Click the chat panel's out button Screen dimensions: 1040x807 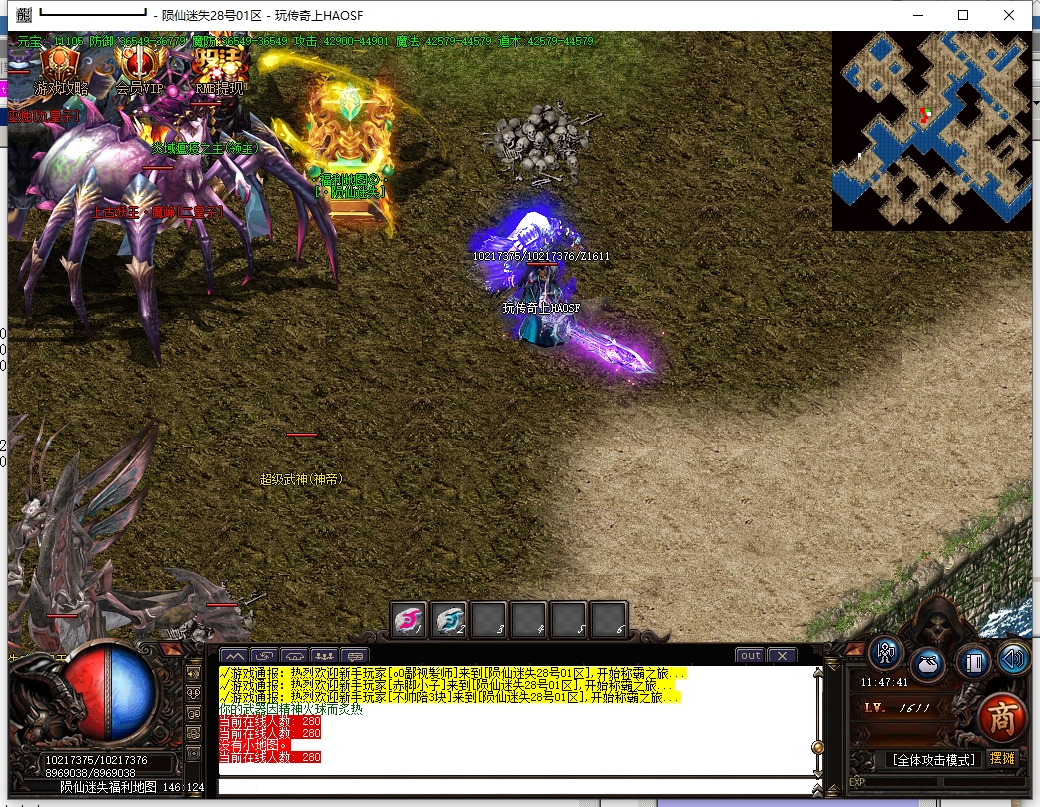tap(750, 656)
